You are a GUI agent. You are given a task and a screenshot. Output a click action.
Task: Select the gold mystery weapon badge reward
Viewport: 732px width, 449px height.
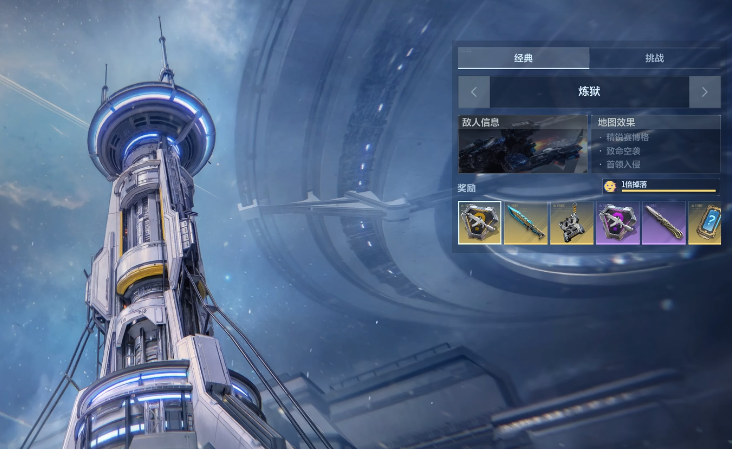pyautogui.click(x=480, y=222)
